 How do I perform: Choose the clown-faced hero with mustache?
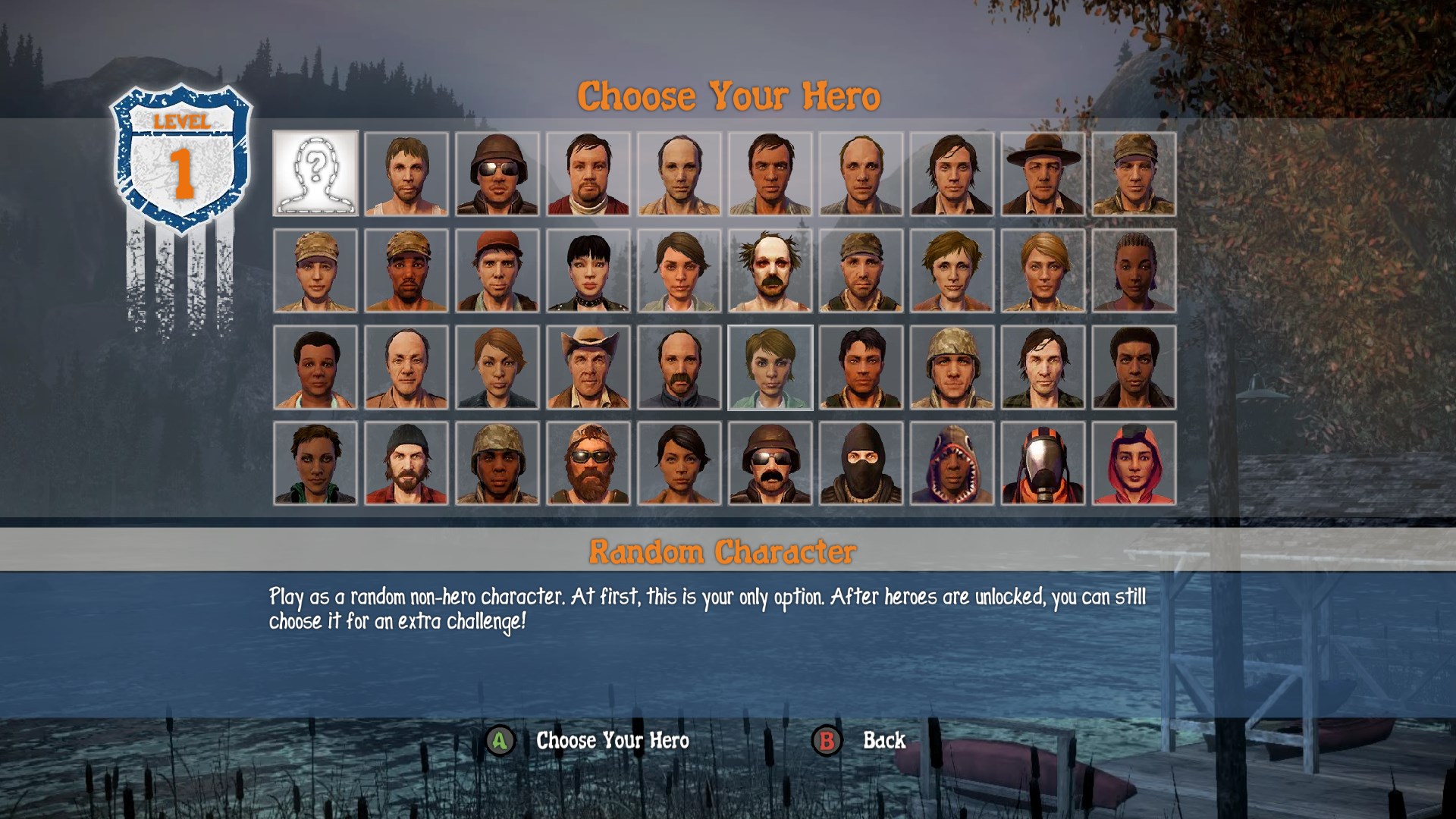point(770,271)
